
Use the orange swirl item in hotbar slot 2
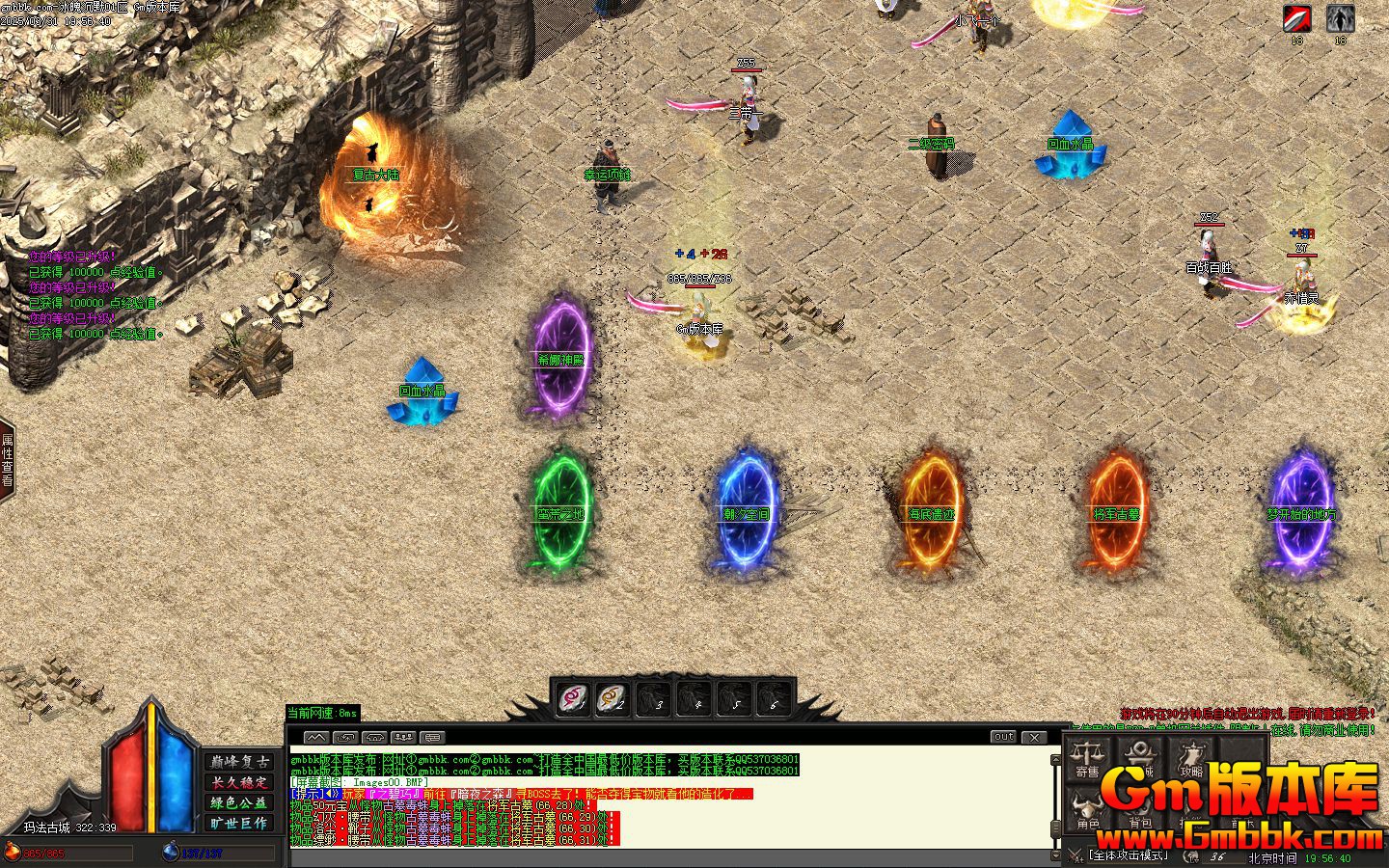pos(613,697)
